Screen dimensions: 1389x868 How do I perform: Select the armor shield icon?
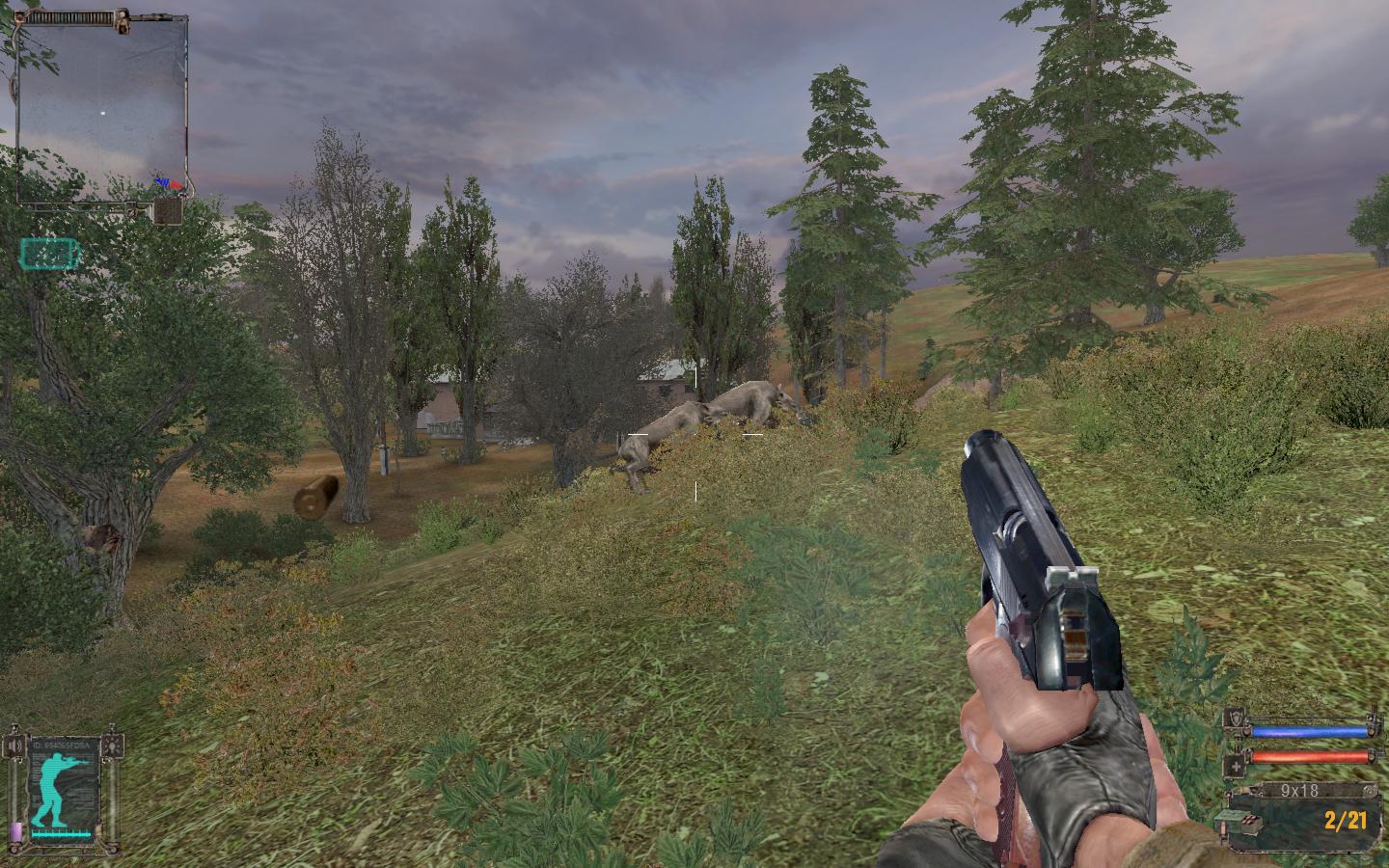[1238, 719]
